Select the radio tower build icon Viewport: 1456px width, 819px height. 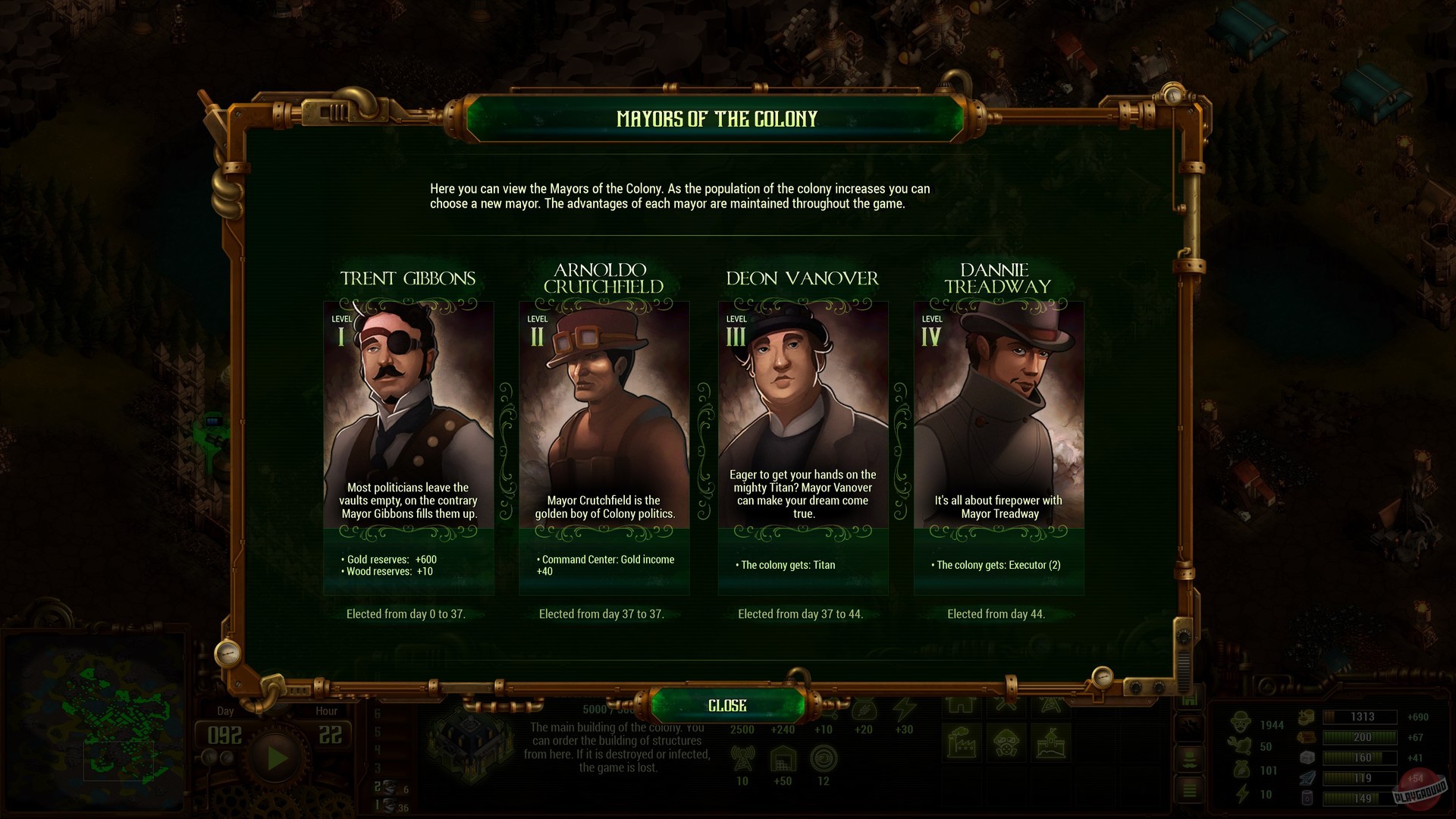point(1052,706)
